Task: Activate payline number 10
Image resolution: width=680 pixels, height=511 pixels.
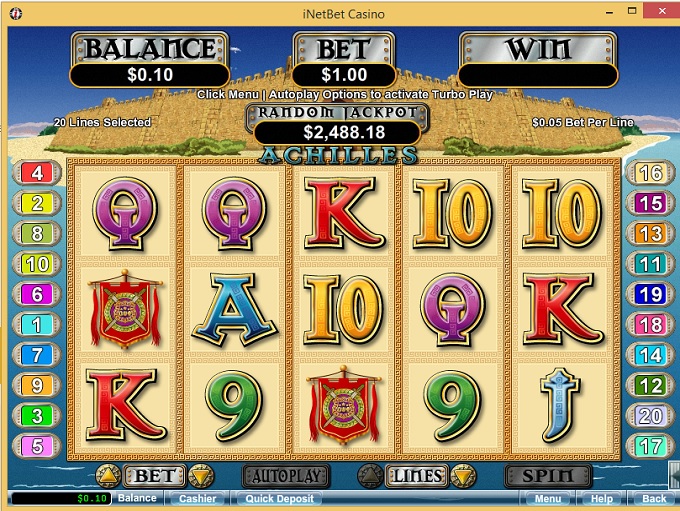Action: tap(38, 264)
